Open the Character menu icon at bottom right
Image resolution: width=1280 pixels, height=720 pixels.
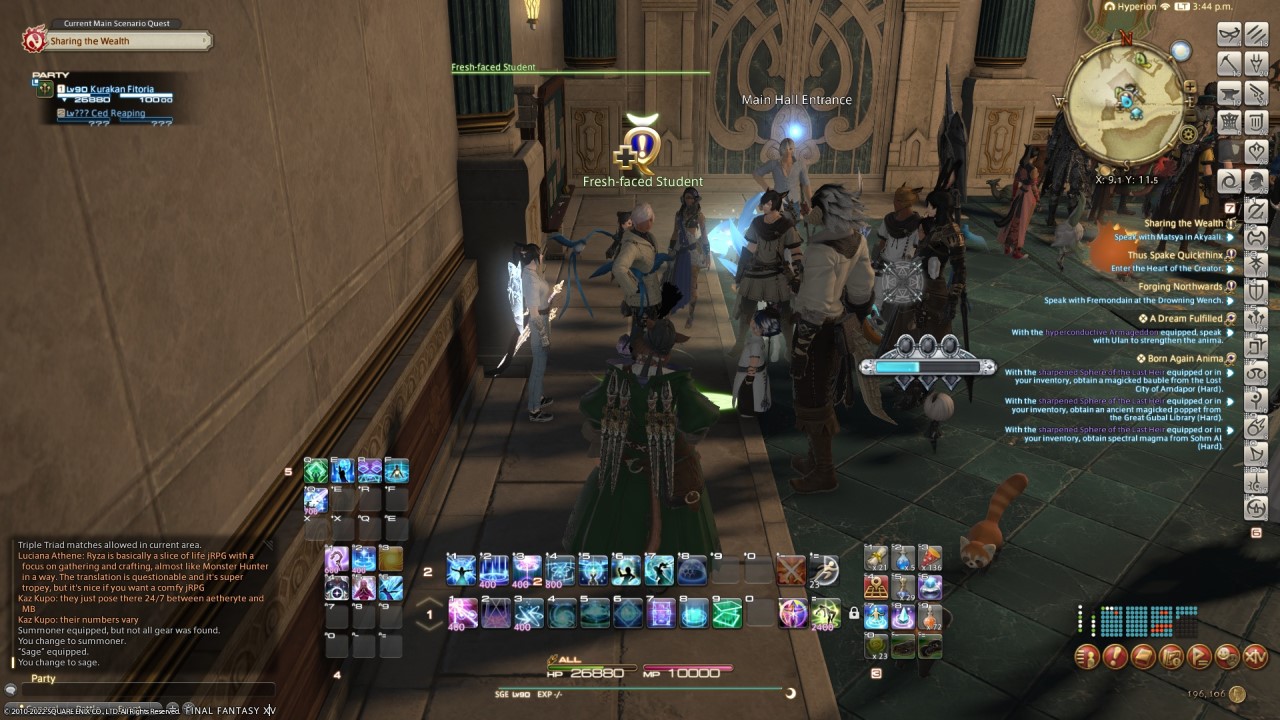(1089, 658)
